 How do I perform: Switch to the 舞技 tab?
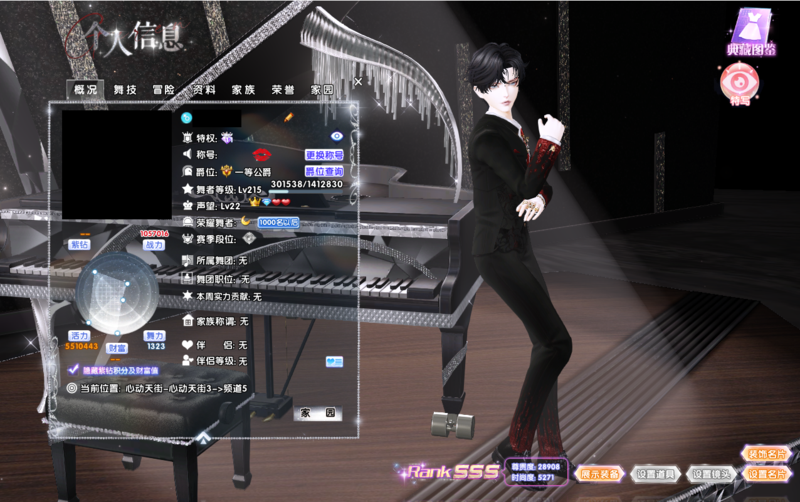tap(125, 90)
